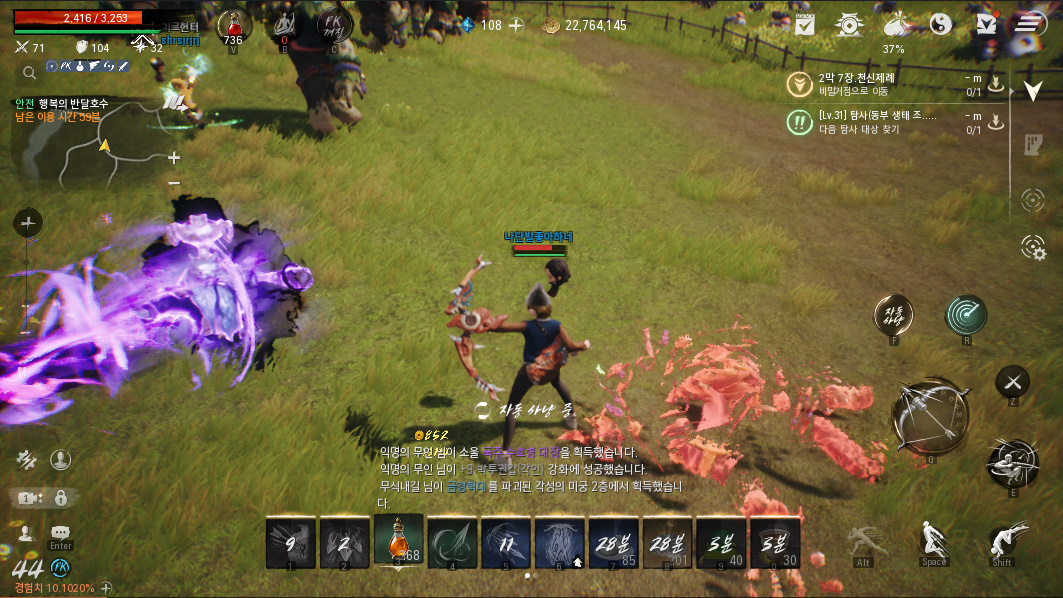Select the Lv.31 탐사 quest entry

pyautogui.click(x=880, y=122)
